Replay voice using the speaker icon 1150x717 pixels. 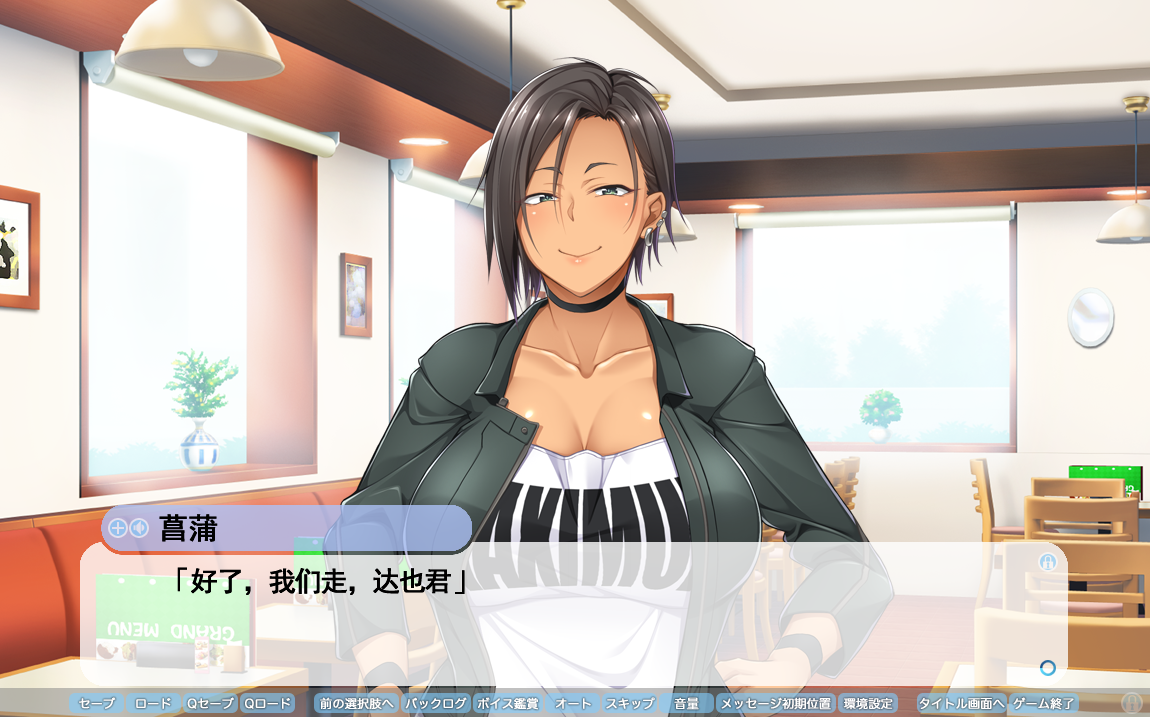(x=138, y=528)
